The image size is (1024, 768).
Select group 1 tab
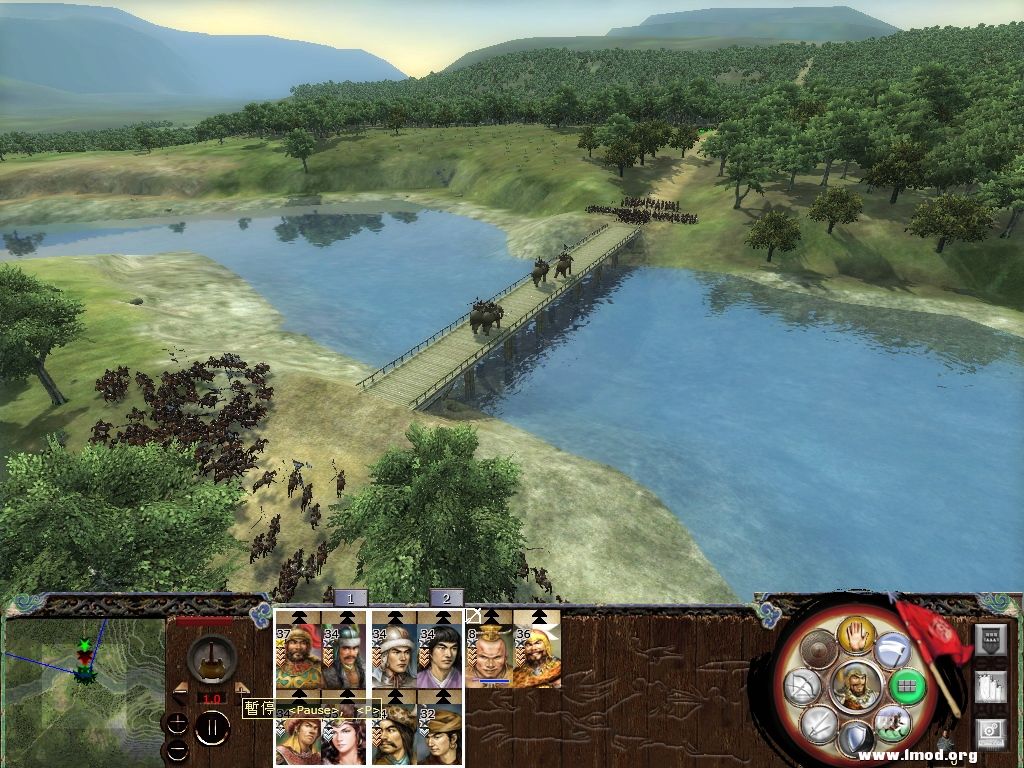coord(350,598)
